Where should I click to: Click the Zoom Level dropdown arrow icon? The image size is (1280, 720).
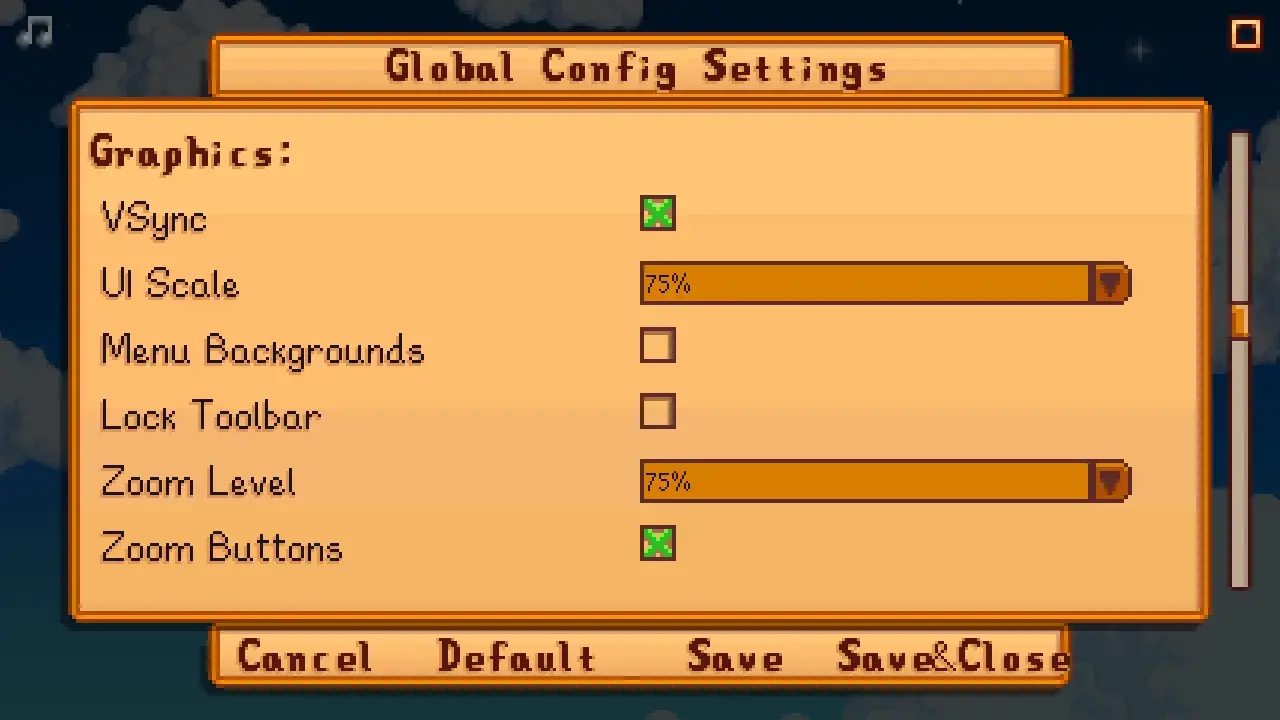coord(1110,482)
